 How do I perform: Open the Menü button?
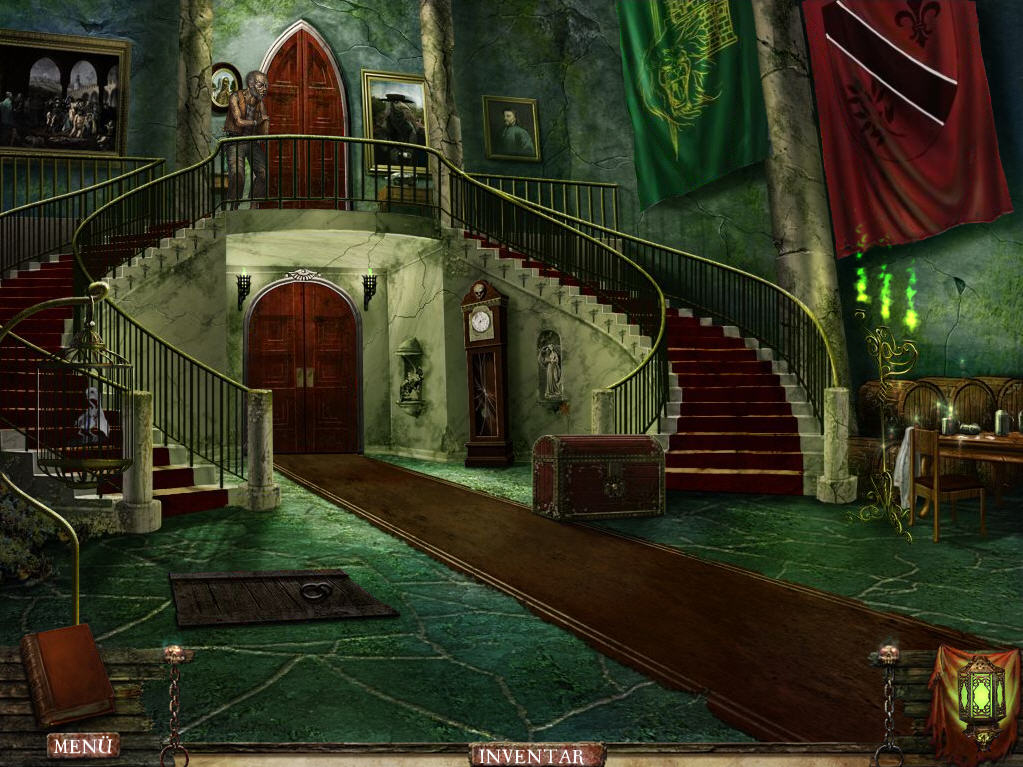pos(82,745)
